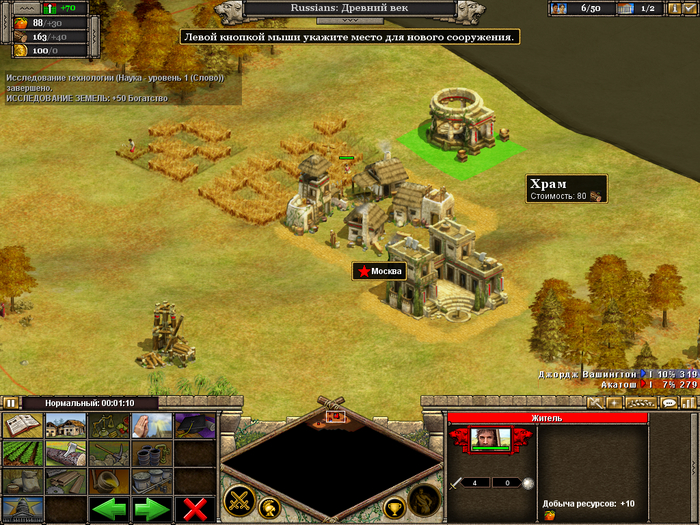Select the market scales build icon
This screenshot has width=700, height=525.
(x=108, y=426)
